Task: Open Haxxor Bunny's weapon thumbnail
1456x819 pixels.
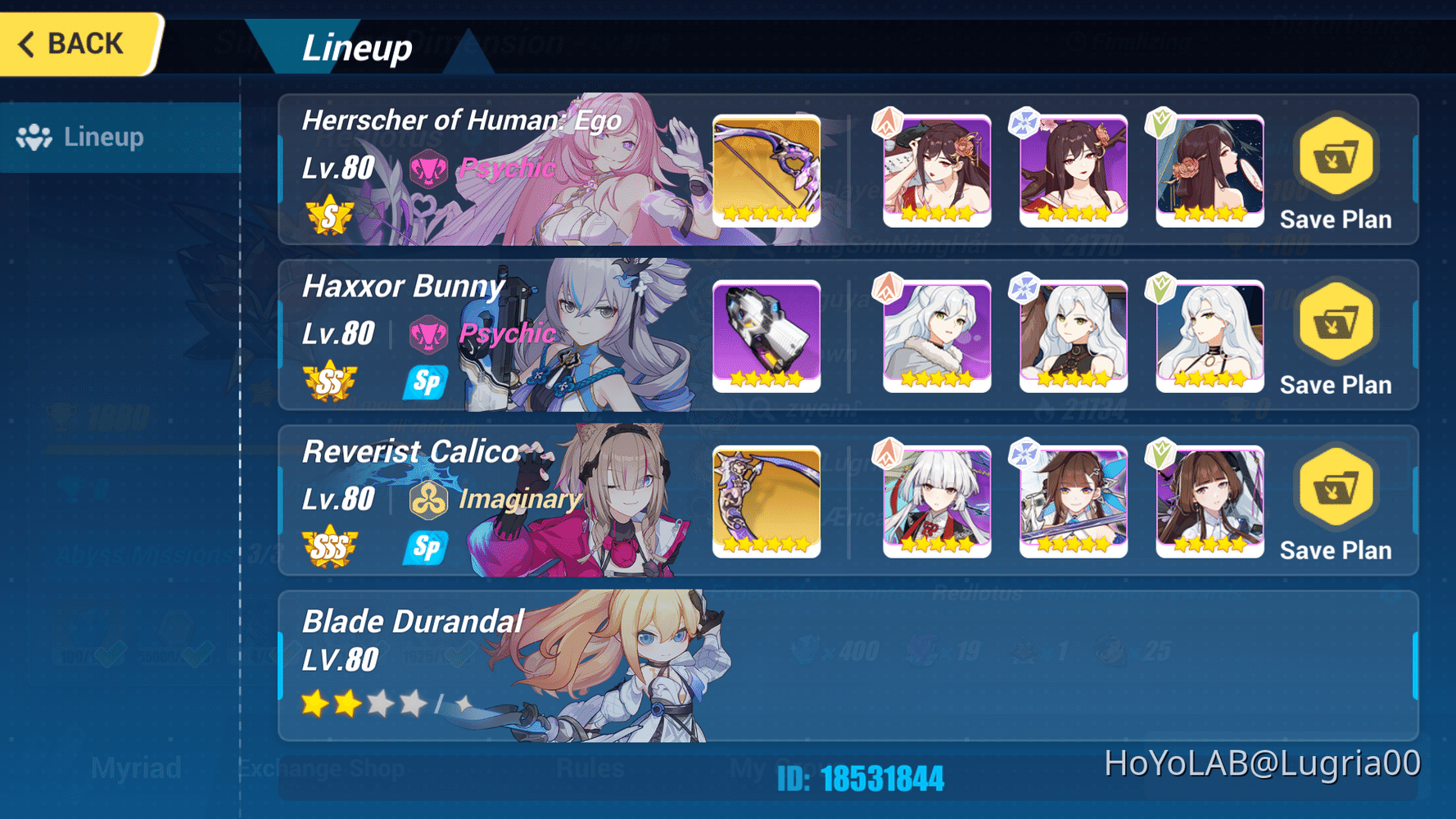Action: pyautogui.click(x=766, y=336)
